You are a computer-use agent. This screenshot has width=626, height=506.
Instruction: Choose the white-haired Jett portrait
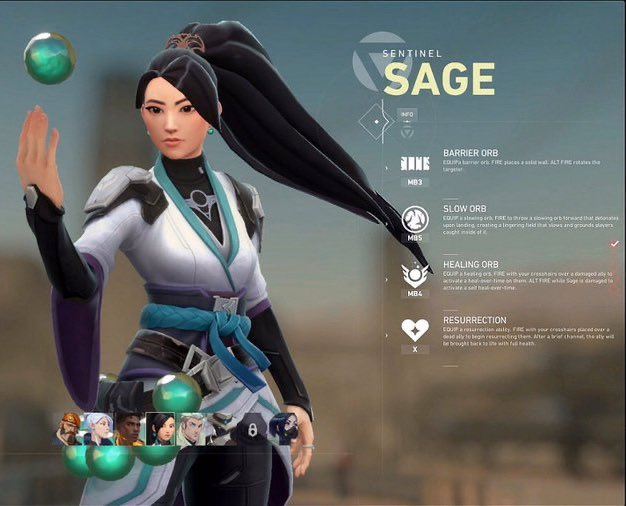coord(98,429)
